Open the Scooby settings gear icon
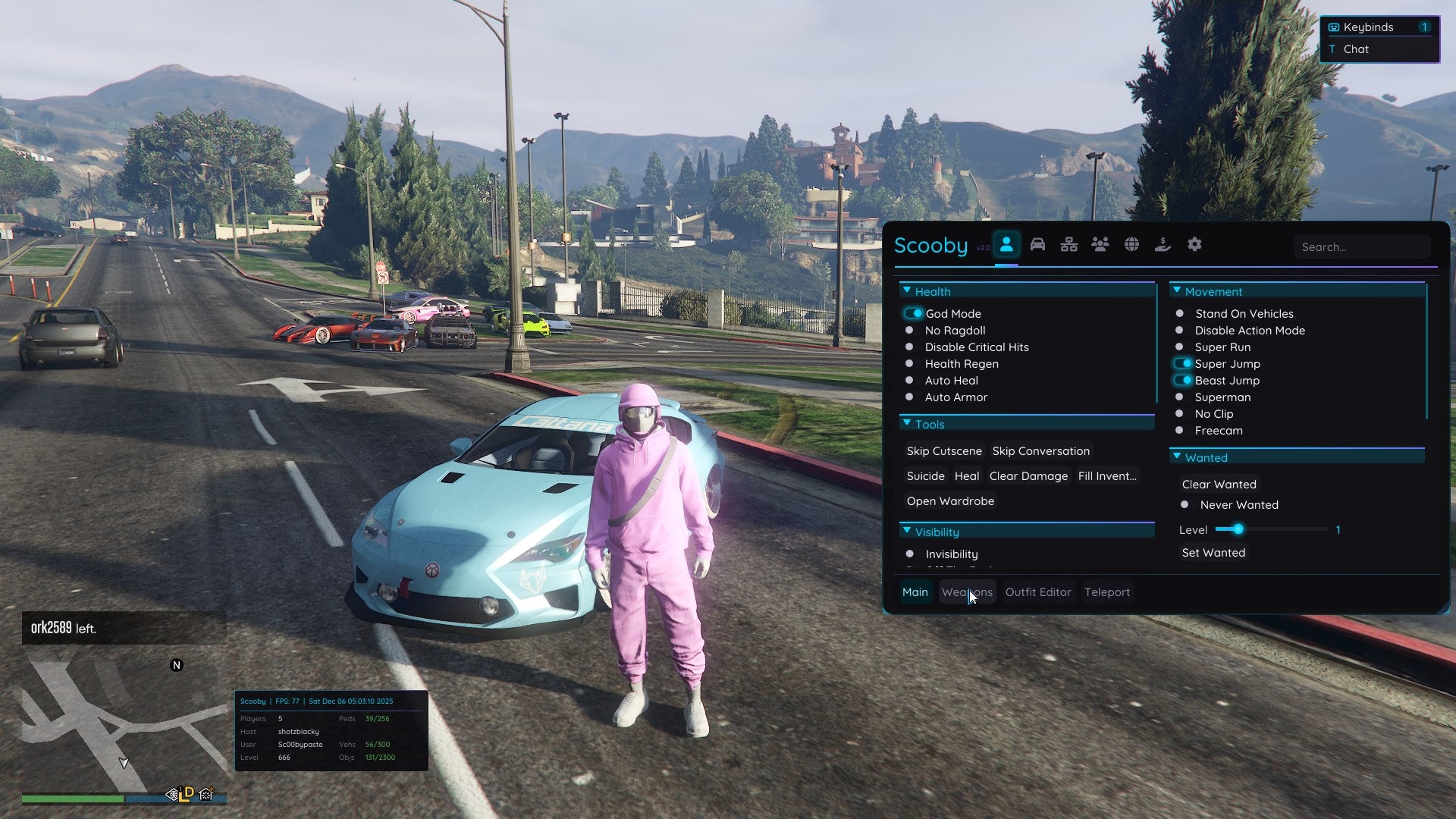Image resolution: width=1456 pixels, height=819 pixels. tap(1195, 244)
